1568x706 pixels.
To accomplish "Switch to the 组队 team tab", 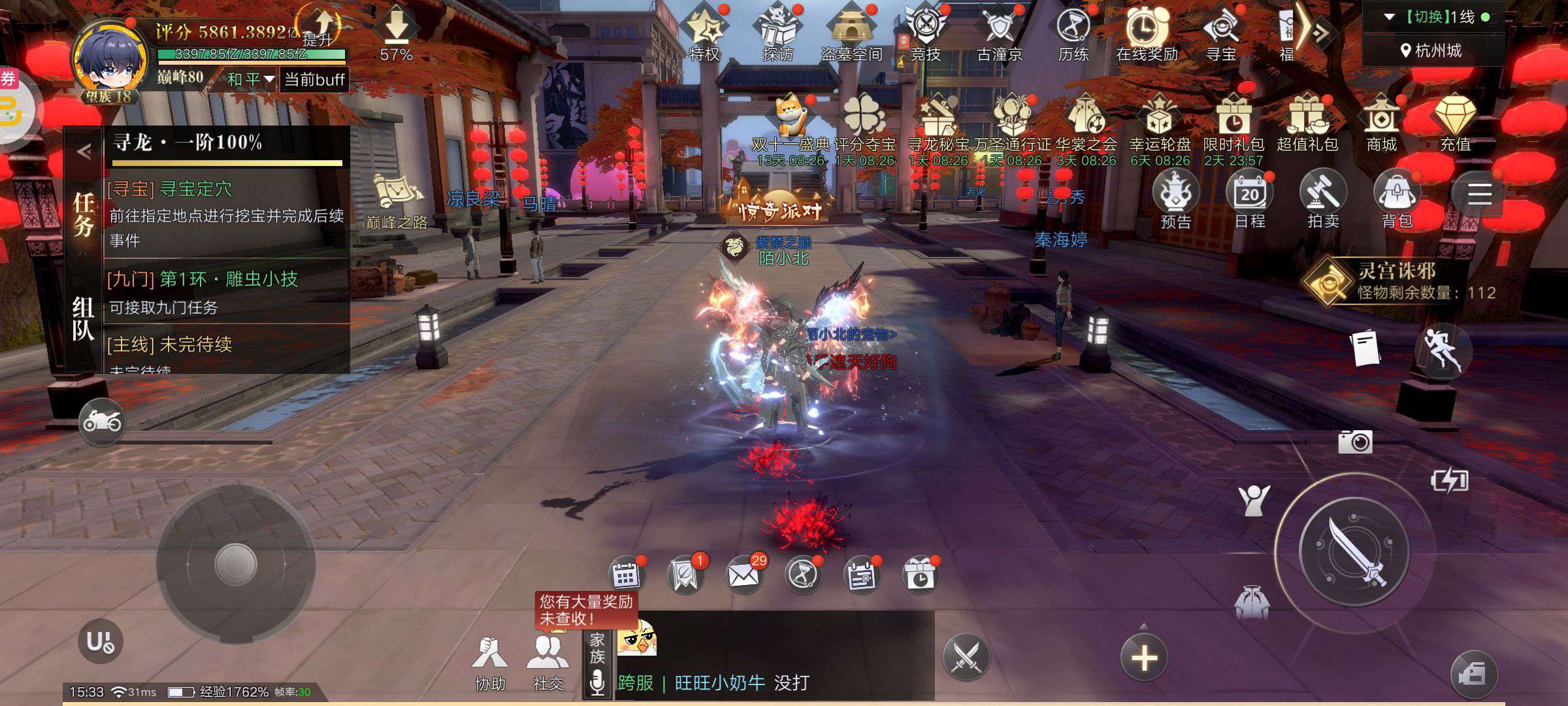I will point(84,319).
